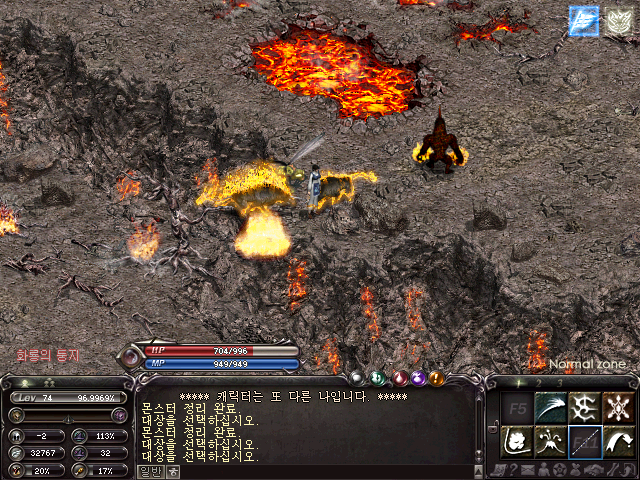Select the empty F5 skill slot

(x=517, y=407)
